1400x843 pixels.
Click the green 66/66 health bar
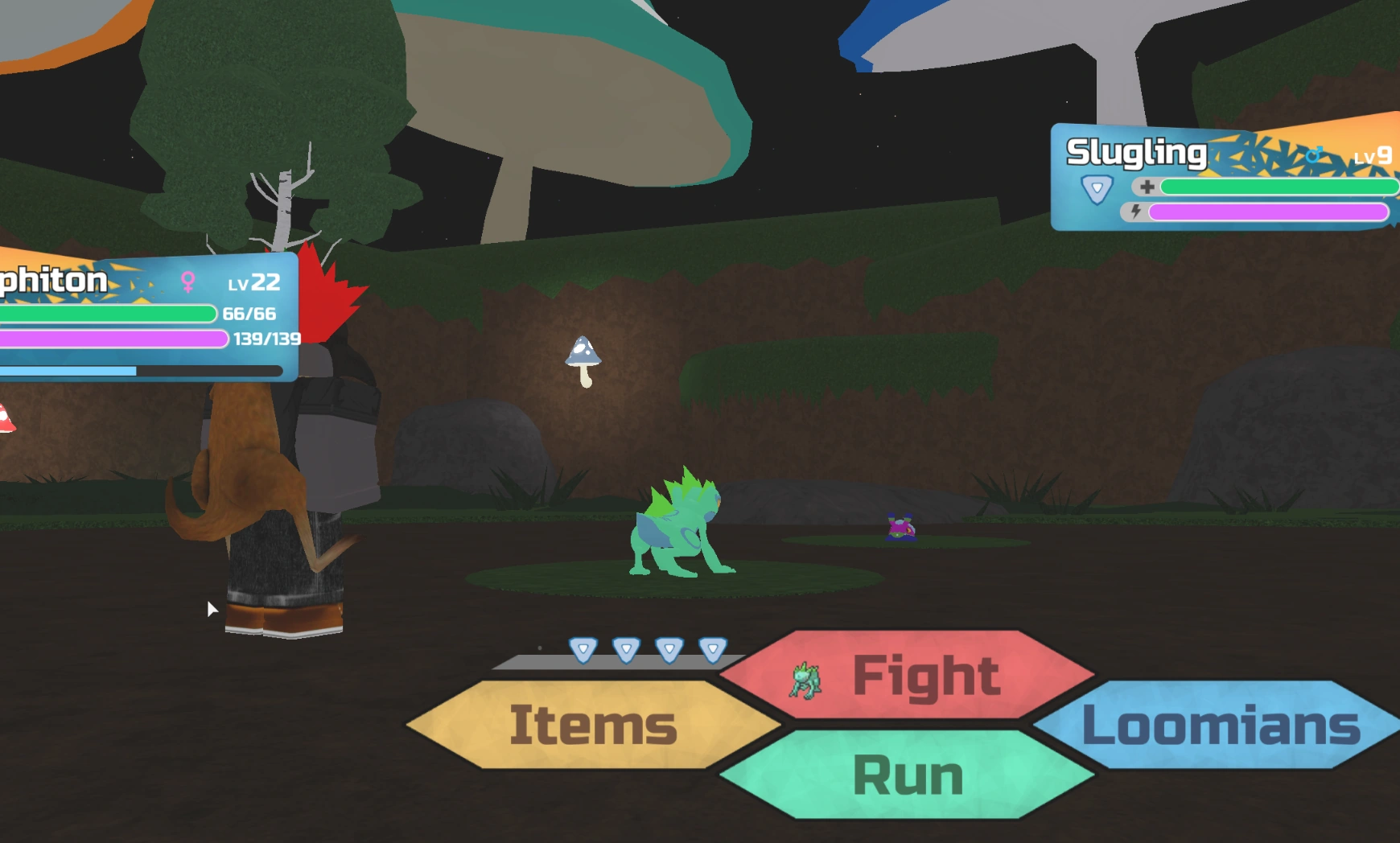point(105,314)
